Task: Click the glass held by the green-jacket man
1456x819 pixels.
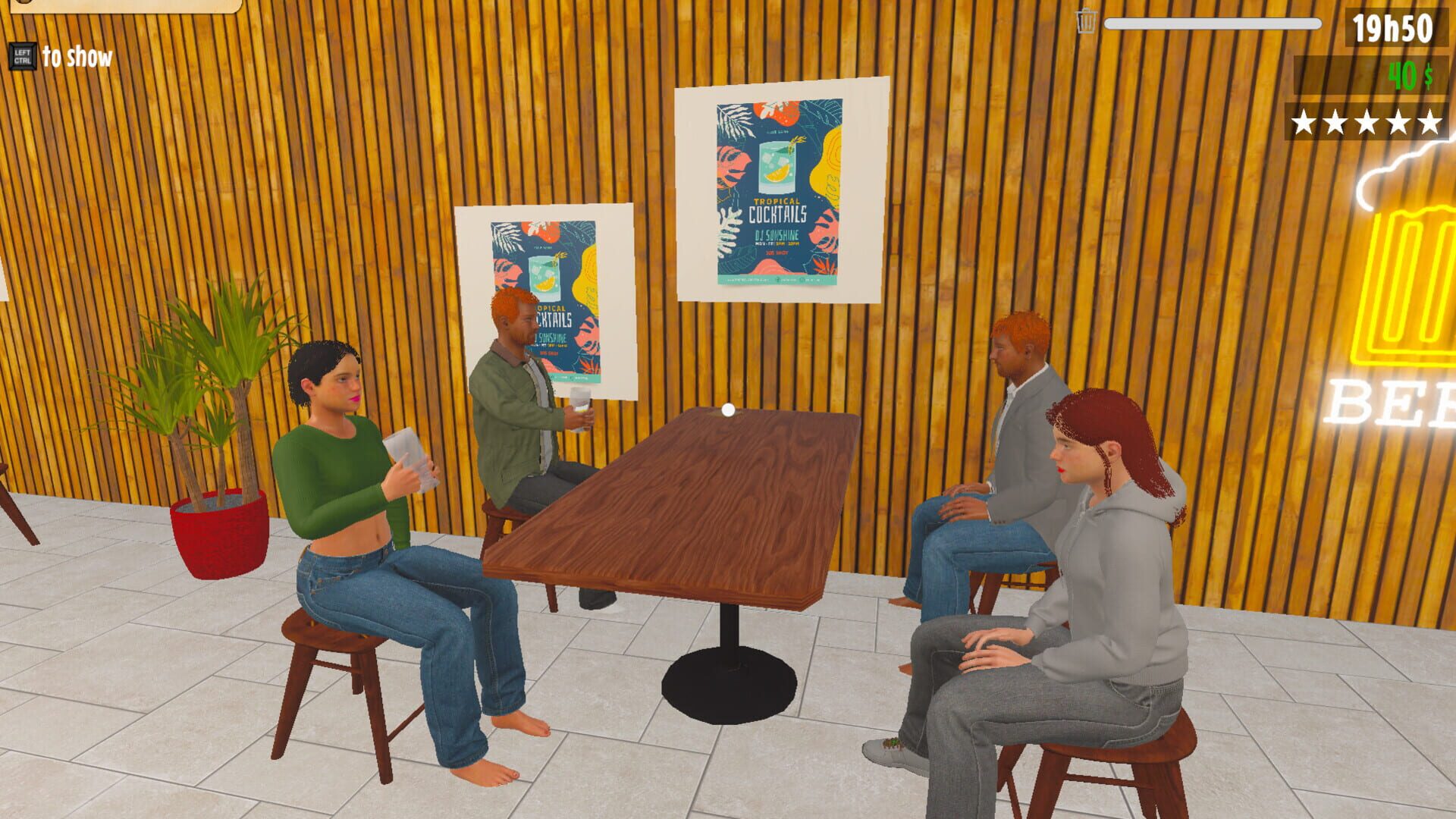Action: point(580,409)
